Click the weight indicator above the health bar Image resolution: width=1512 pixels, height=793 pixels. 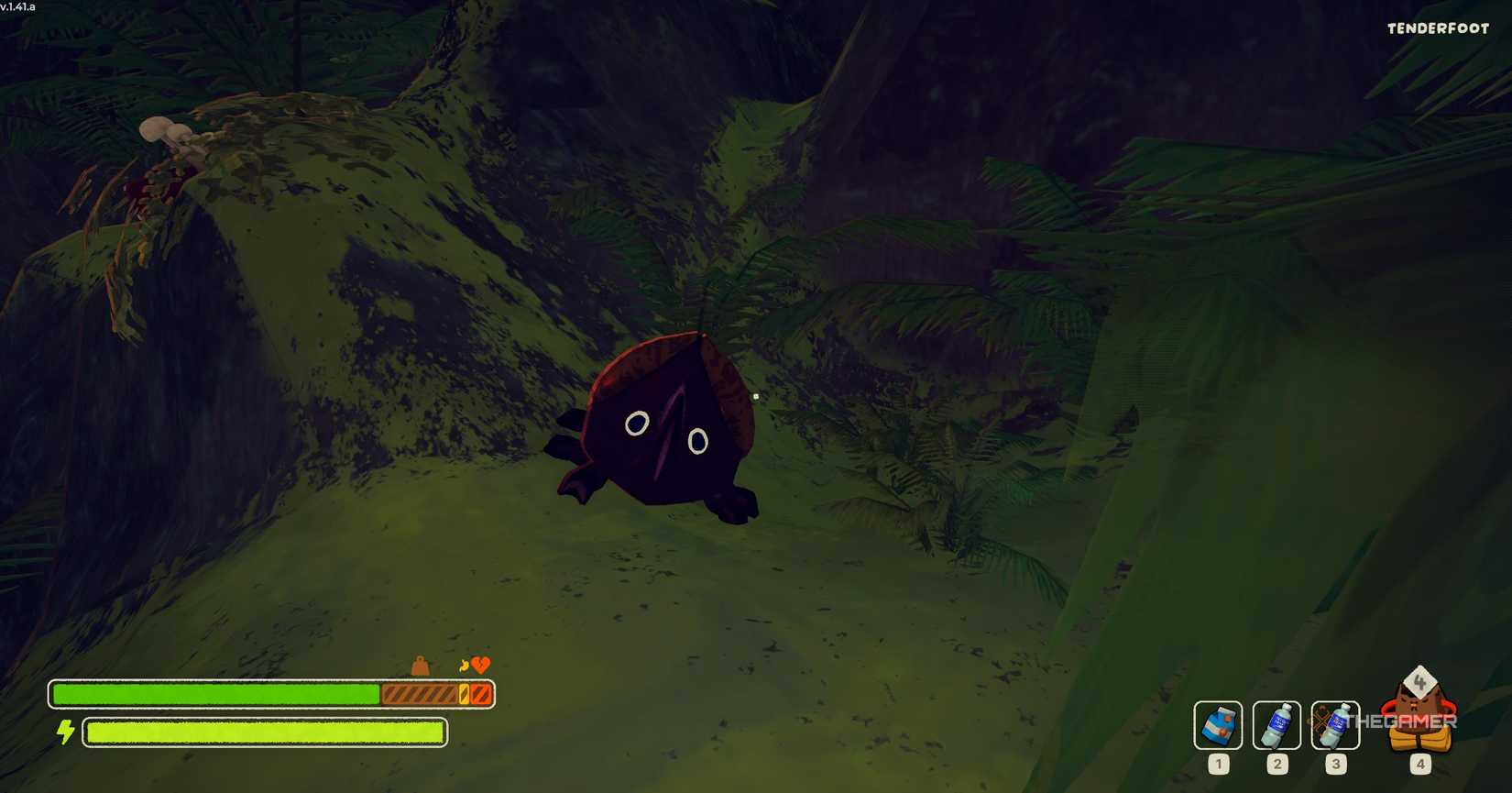pos(421,666)
